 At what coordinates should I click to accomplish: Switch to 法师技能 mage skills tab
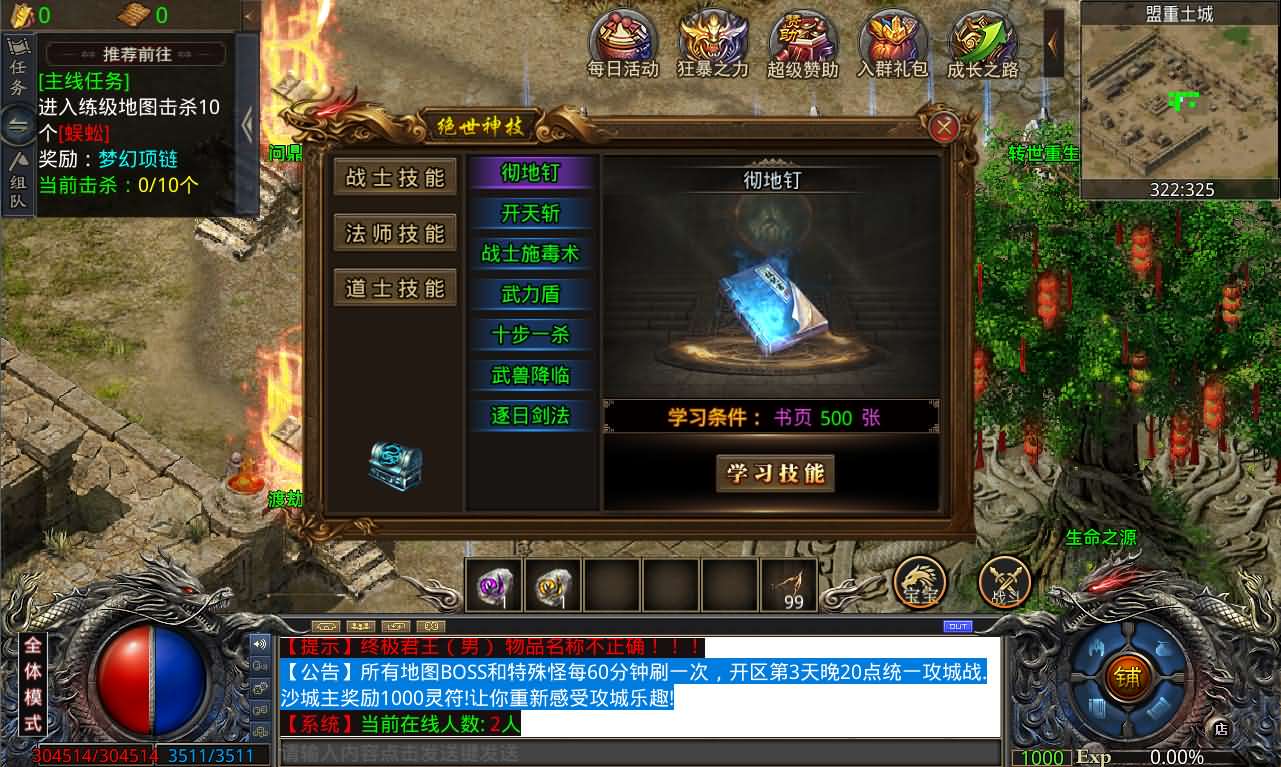(394, 233)
